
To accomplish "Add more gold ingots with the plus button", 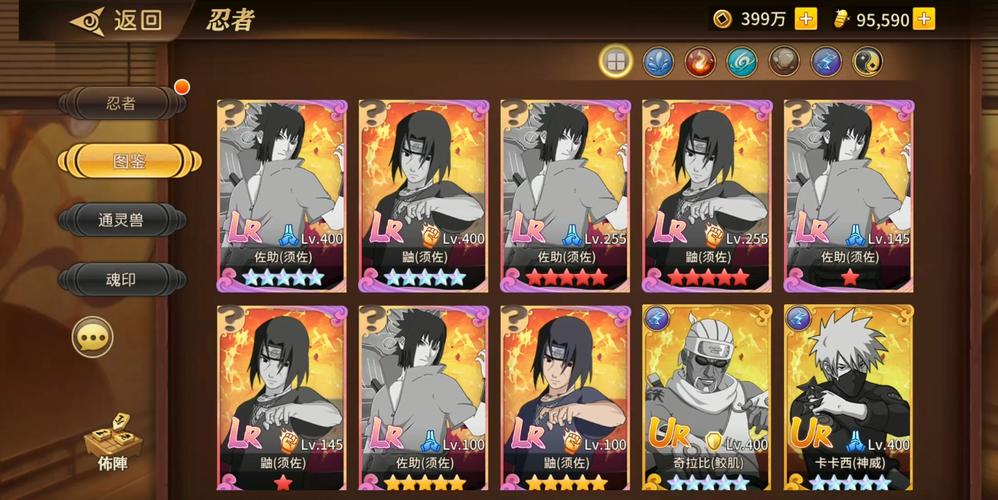I will (924, 19).
